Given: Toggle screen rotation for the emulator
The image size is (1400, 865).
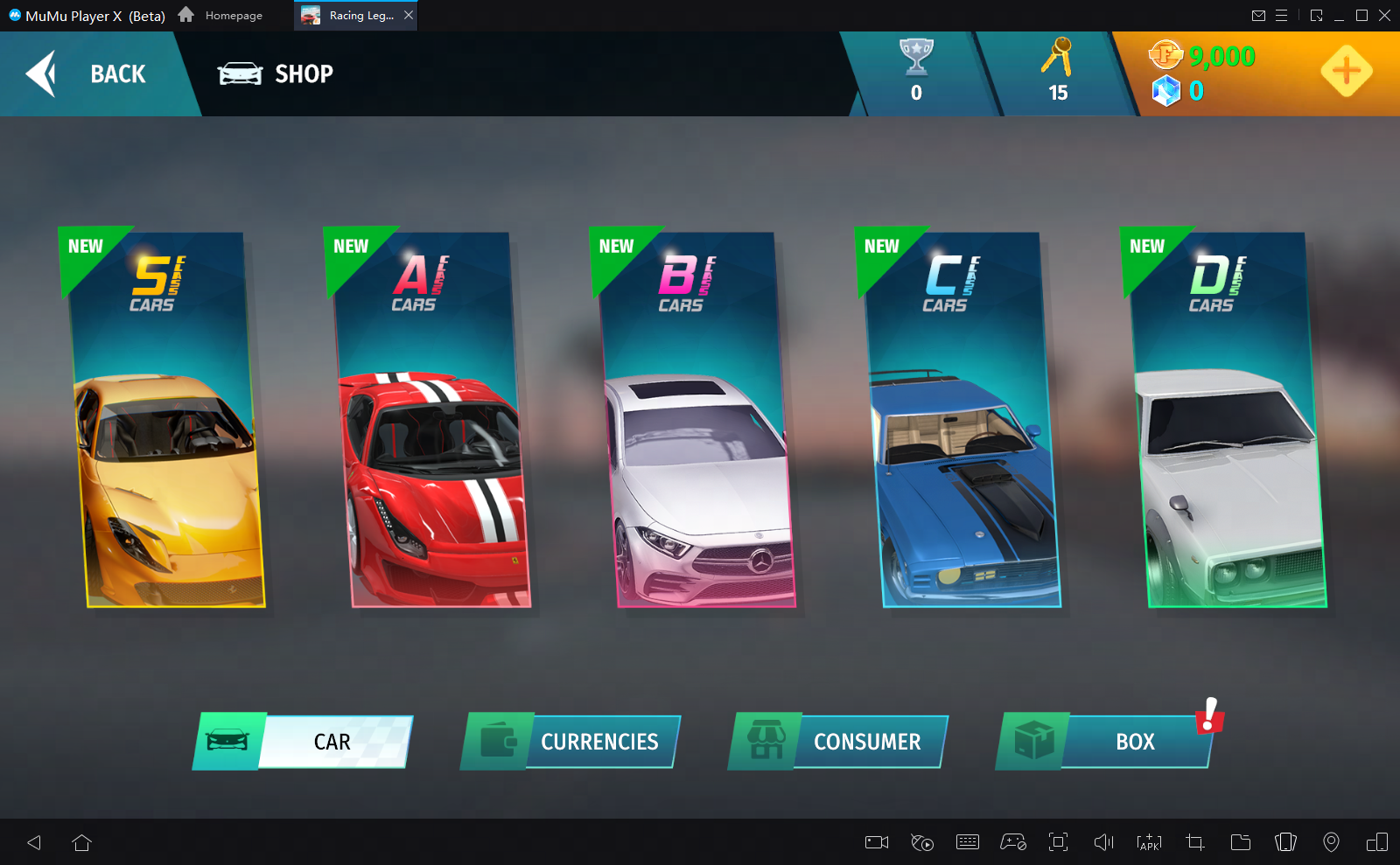Looking at the screenshot, I should pos(1285,842).
